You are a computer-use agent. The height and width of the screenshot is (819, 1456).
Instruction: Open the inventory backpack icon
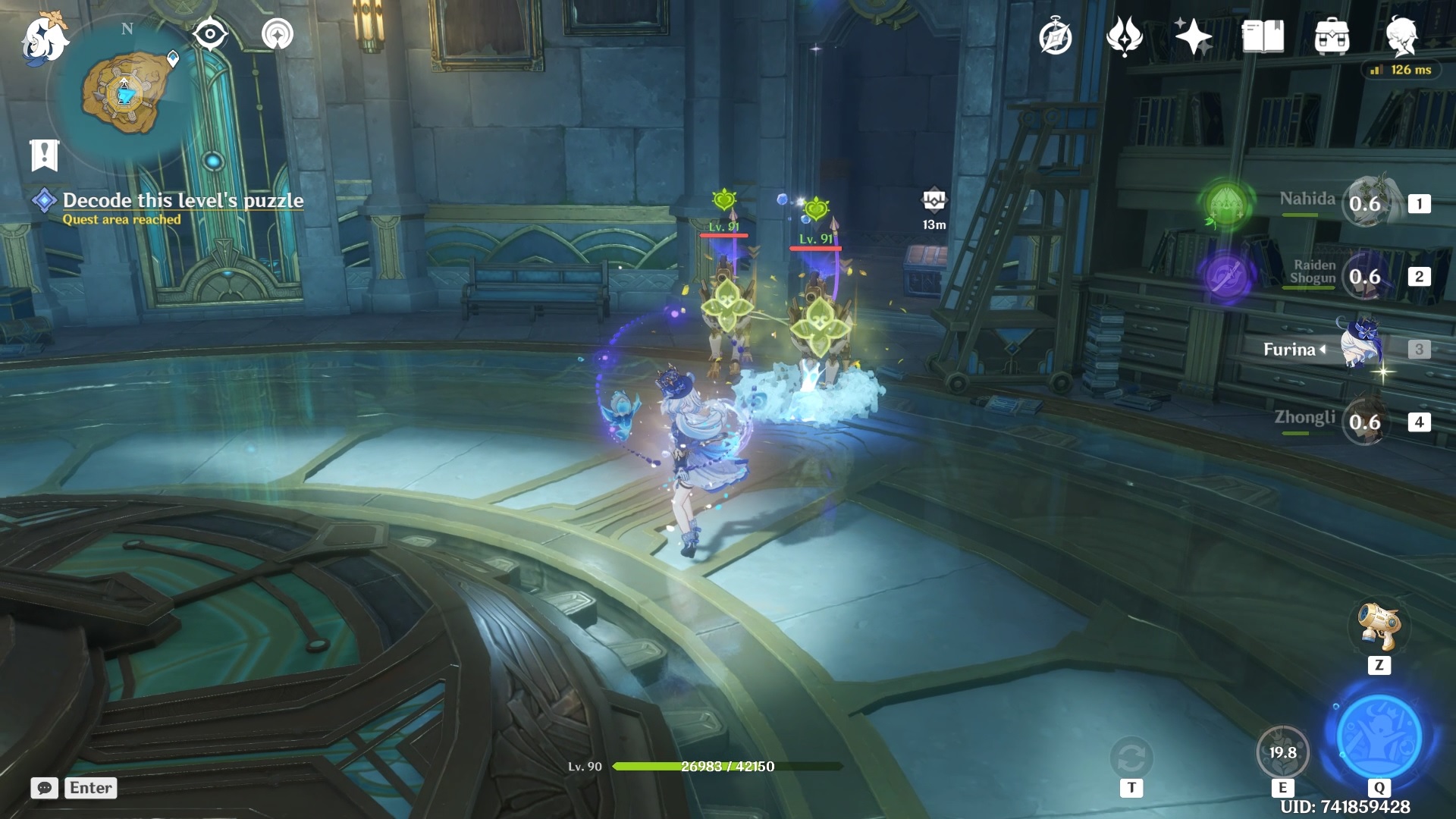(1332, 37)
